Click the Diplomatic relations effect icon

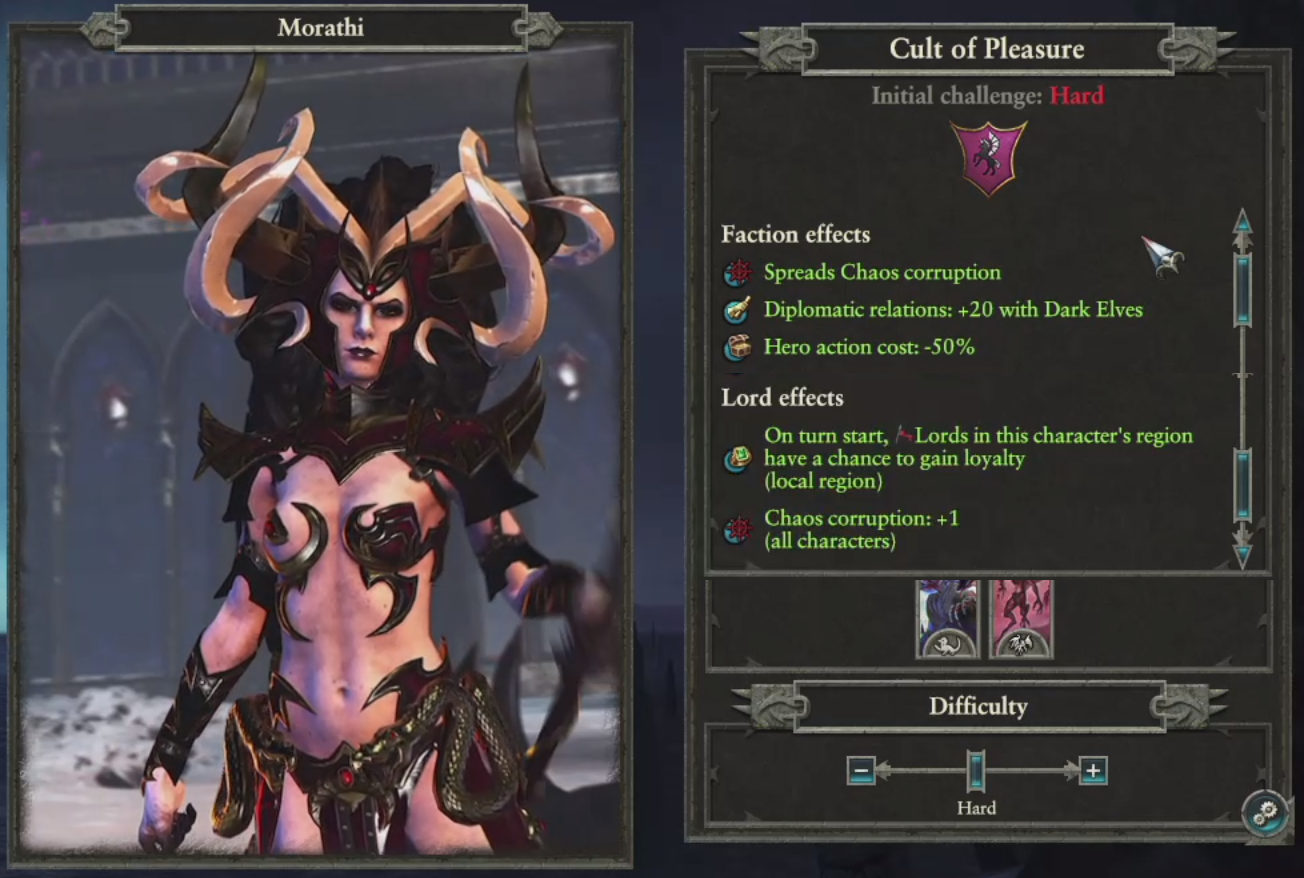coord(738,310)
